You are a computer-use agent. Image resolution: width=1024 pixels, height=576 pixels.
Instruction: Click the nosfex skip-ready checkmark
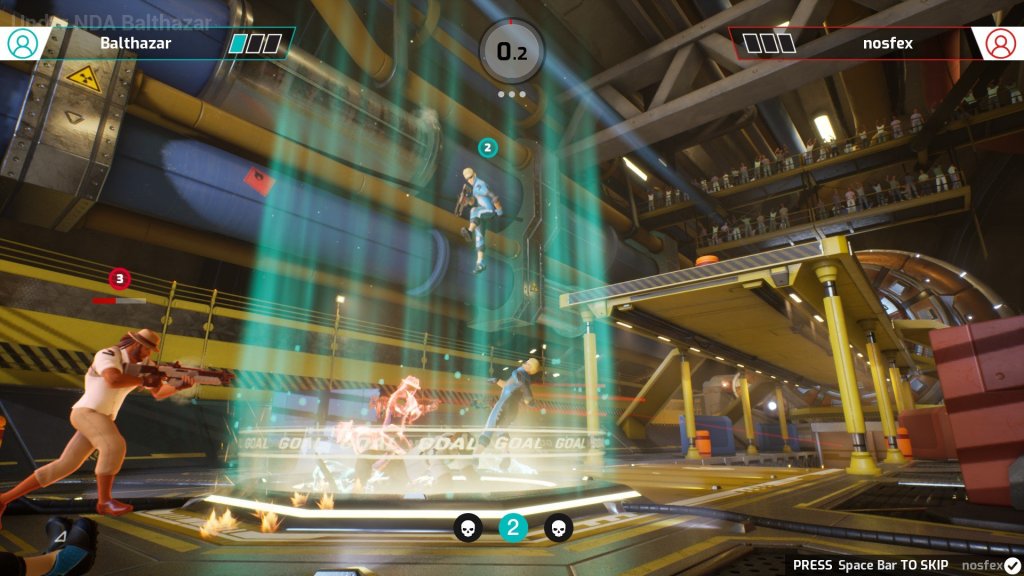[1012, 565]
